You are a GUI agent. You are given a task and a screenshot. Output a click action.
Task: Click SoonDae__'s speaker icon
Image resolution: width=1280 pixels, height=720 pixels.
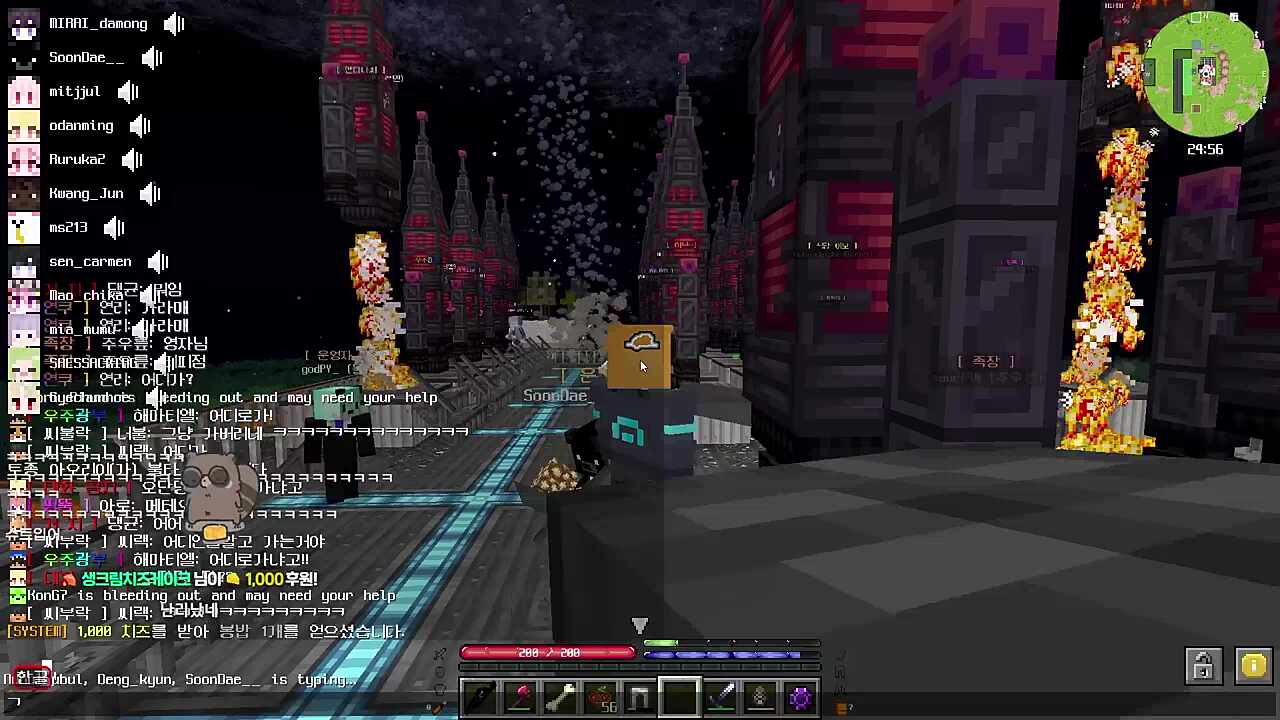point(152,57)
